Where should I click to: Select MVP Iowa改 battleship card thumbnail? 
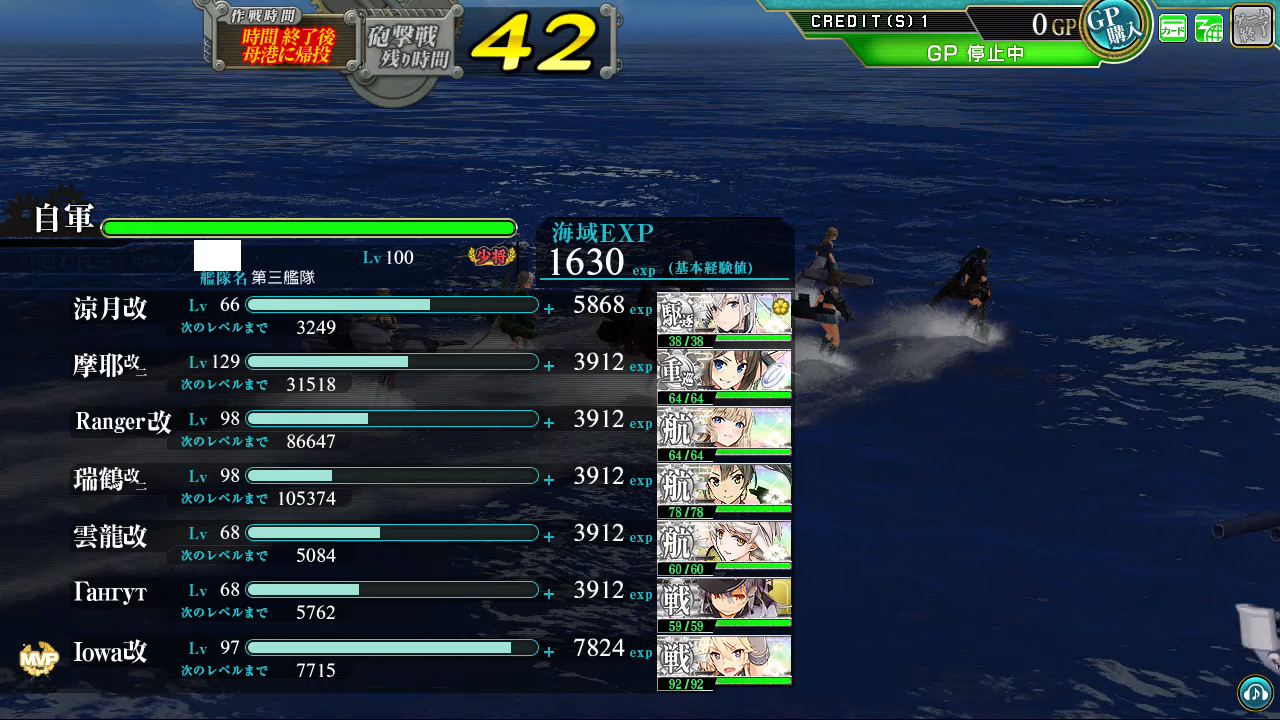coord(724,663)
